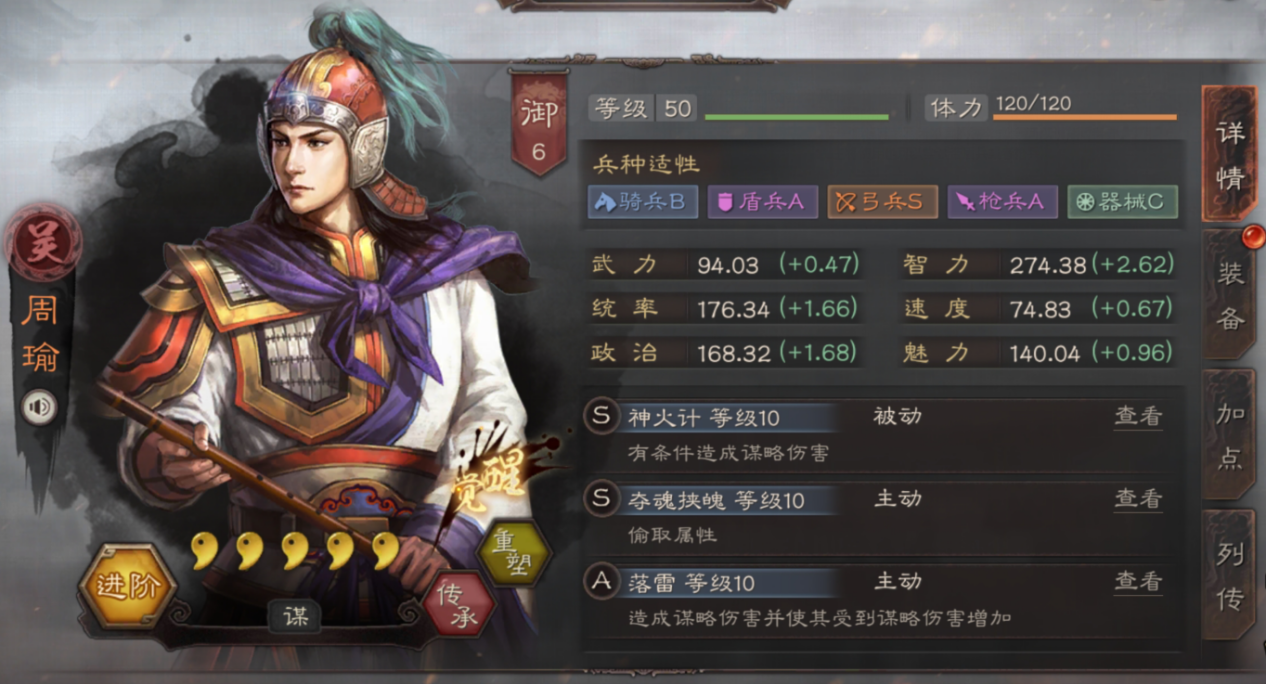Choose the 器械C siege aptitude tag
Viewport: 1266px width, 684px height.
[x=1122, y=202]
